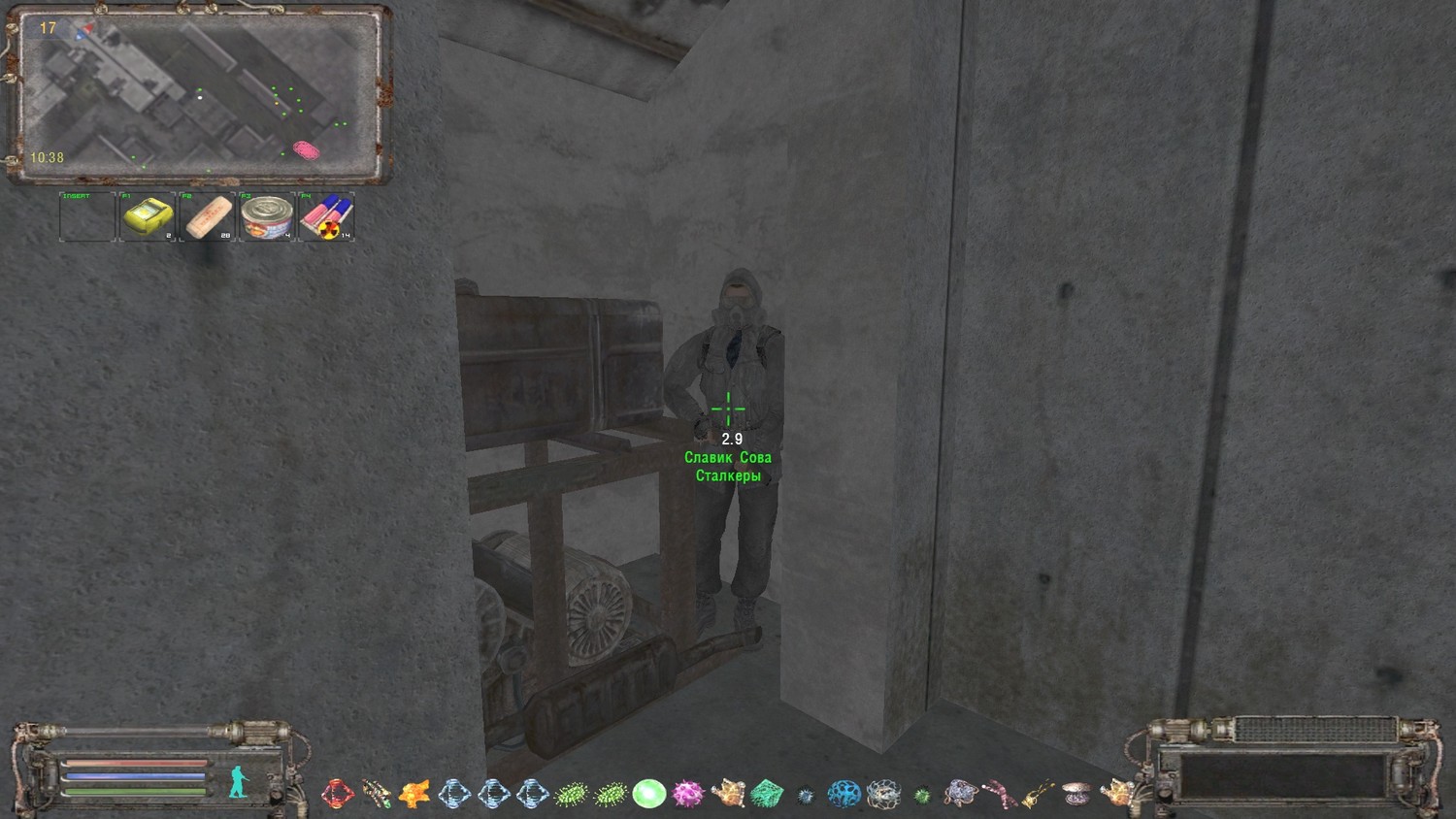This screenshot has height=819, width=1456.
Task: Click the stalker stance indicator icon
Action: coord(239,782)
